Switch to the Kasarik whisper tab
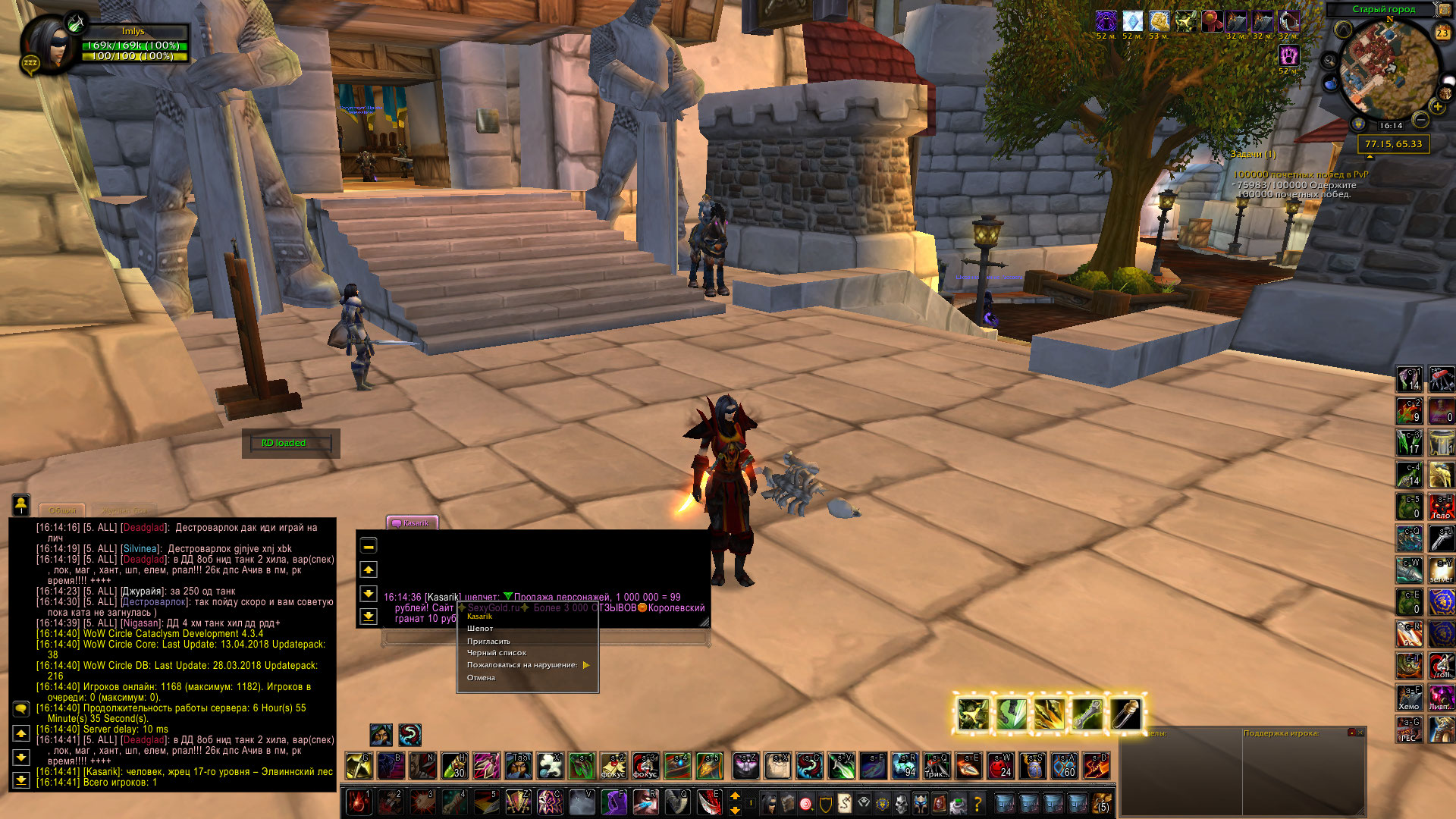This screenshot has height=819, width=1456. pyautogui.click(x=412, y=522)
